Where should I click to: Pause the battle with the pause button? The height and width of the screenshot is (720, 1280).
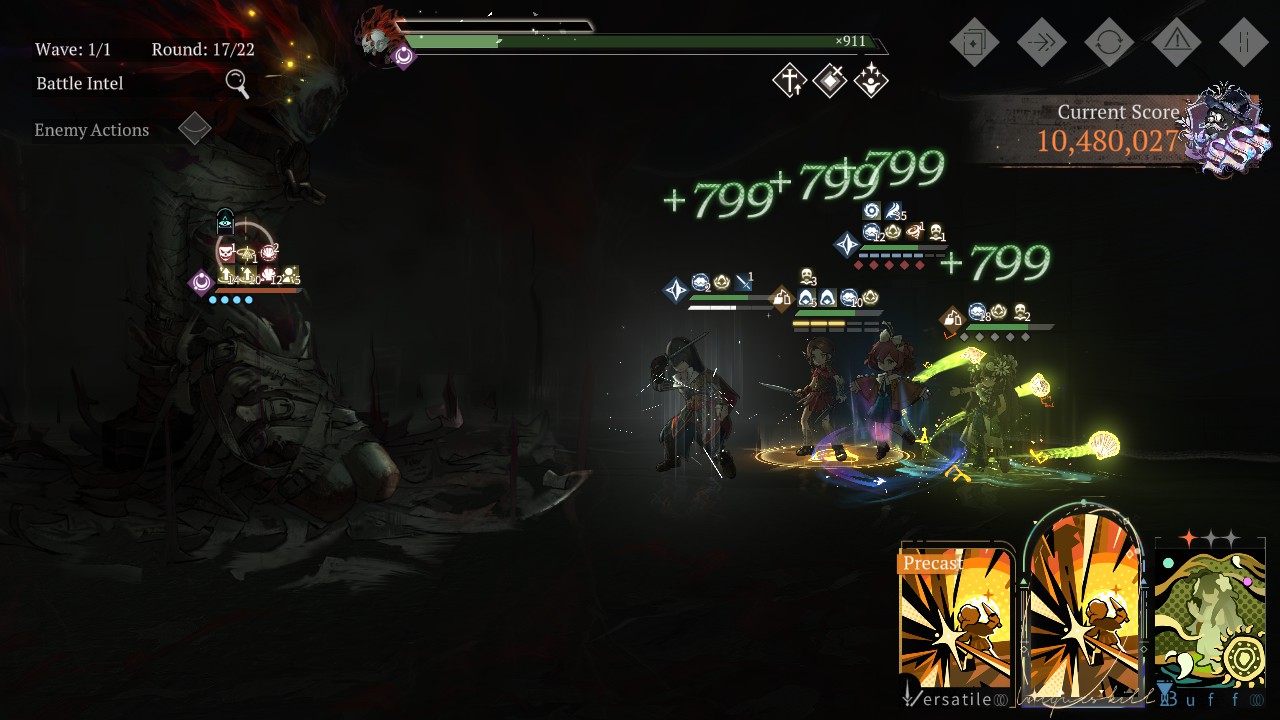(1244, 42)
